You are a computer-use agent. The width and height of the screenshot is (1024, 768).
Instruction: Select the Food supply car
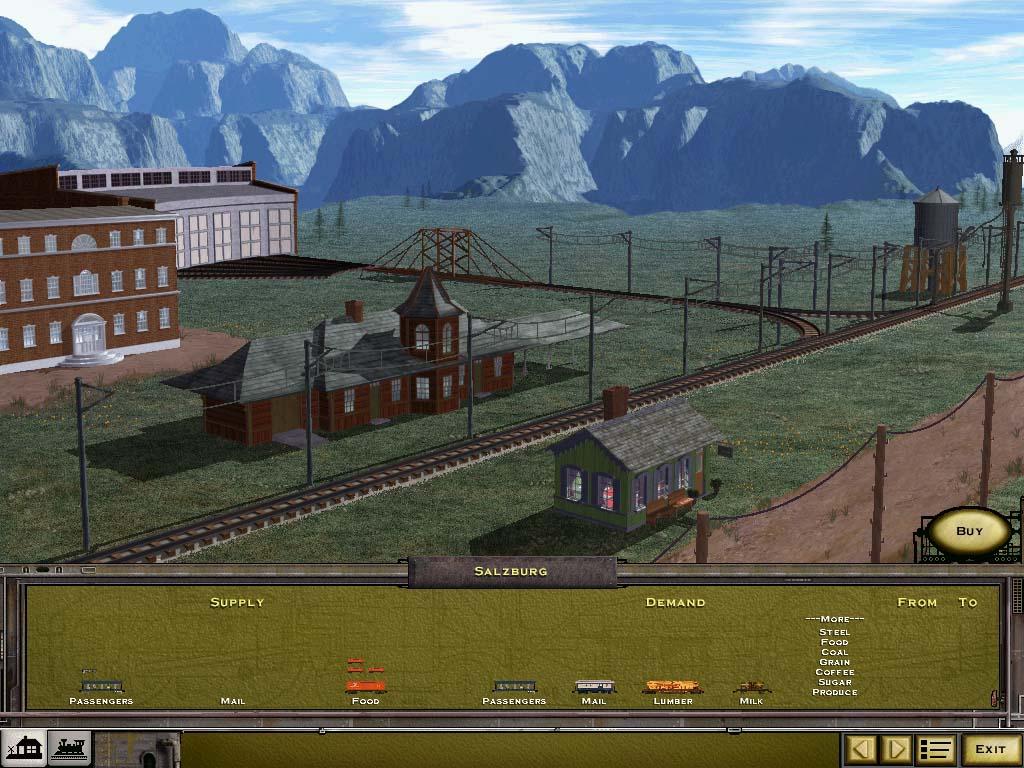pyautogui.click(x=366, y=686)
